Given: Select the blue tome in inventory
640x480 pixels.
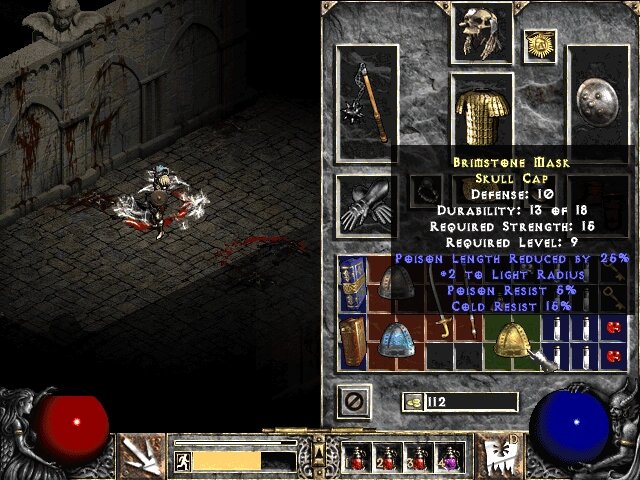Looking at the screenshot, I should [x=352, y=281].
